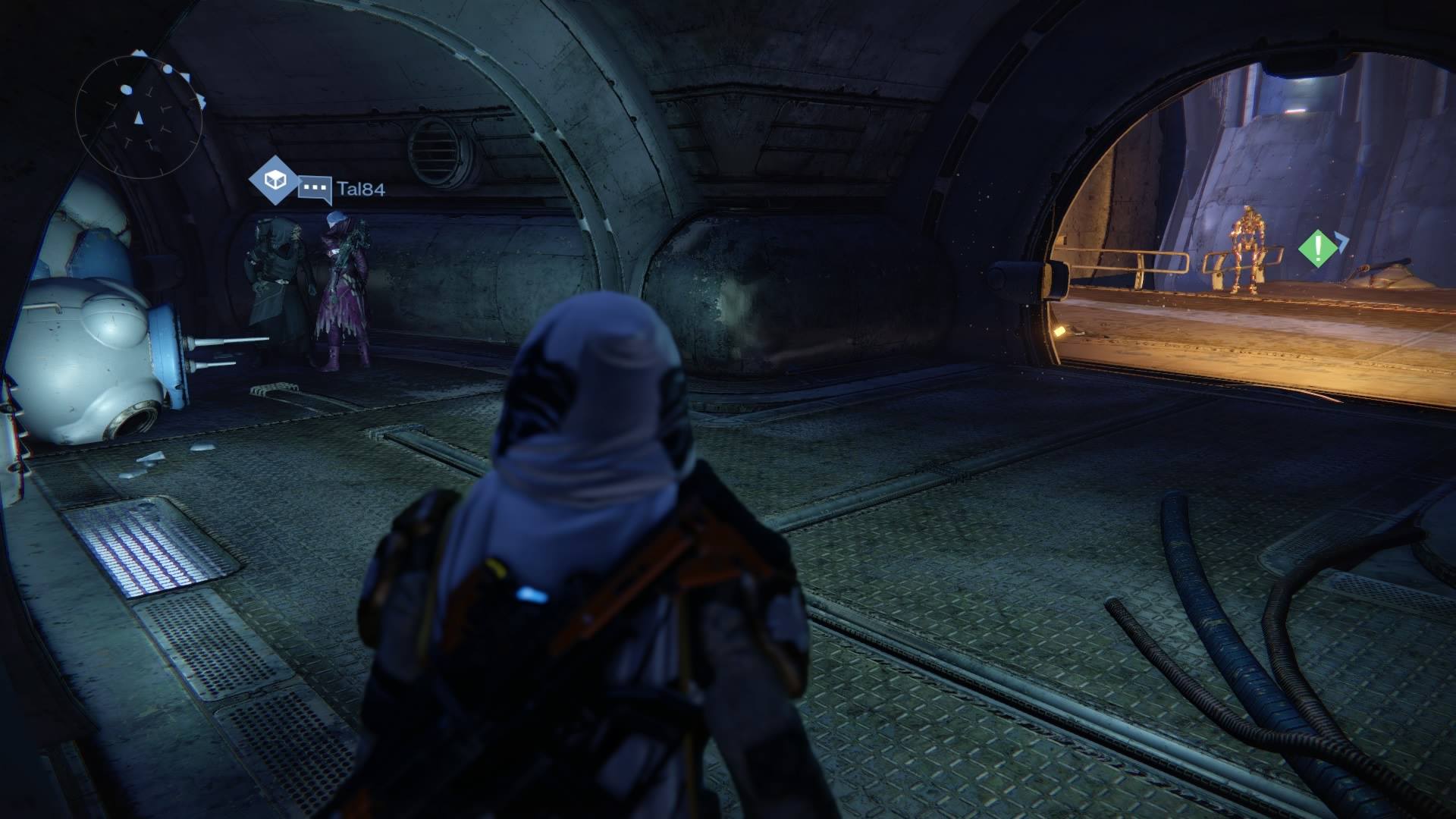This screenshot has width=1456, height=819.
Task: Click the player arrow in the radar center
Action: 139,118
